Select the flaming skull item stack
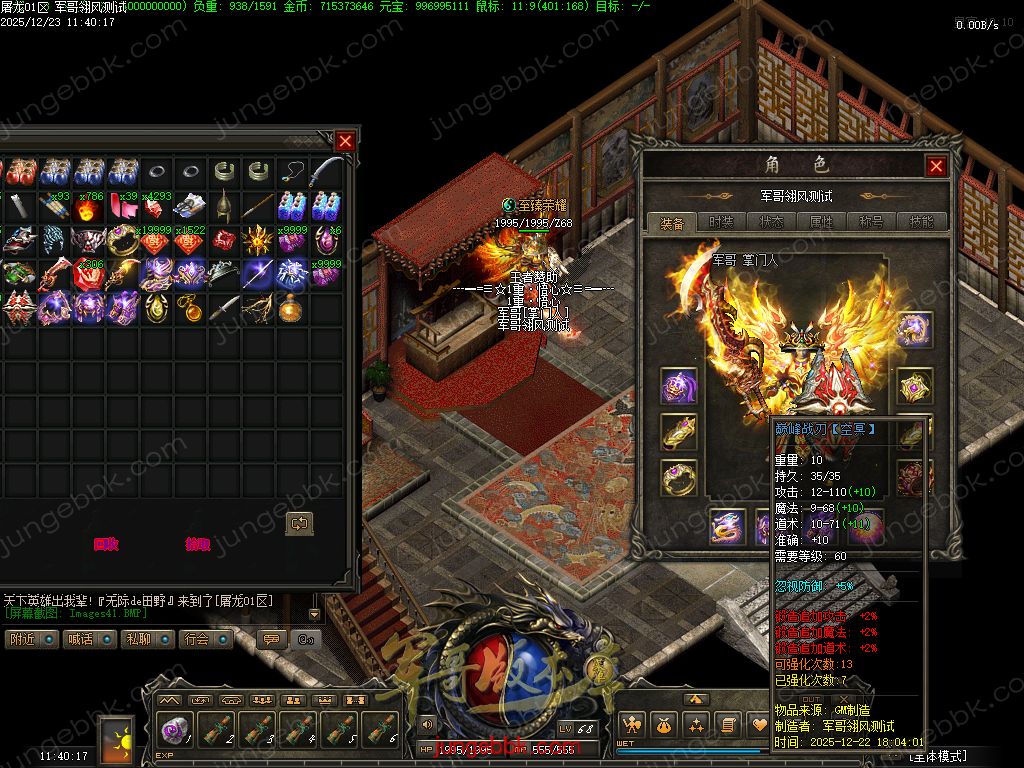Screen dimensions: 1024x768 coord(90,208)
